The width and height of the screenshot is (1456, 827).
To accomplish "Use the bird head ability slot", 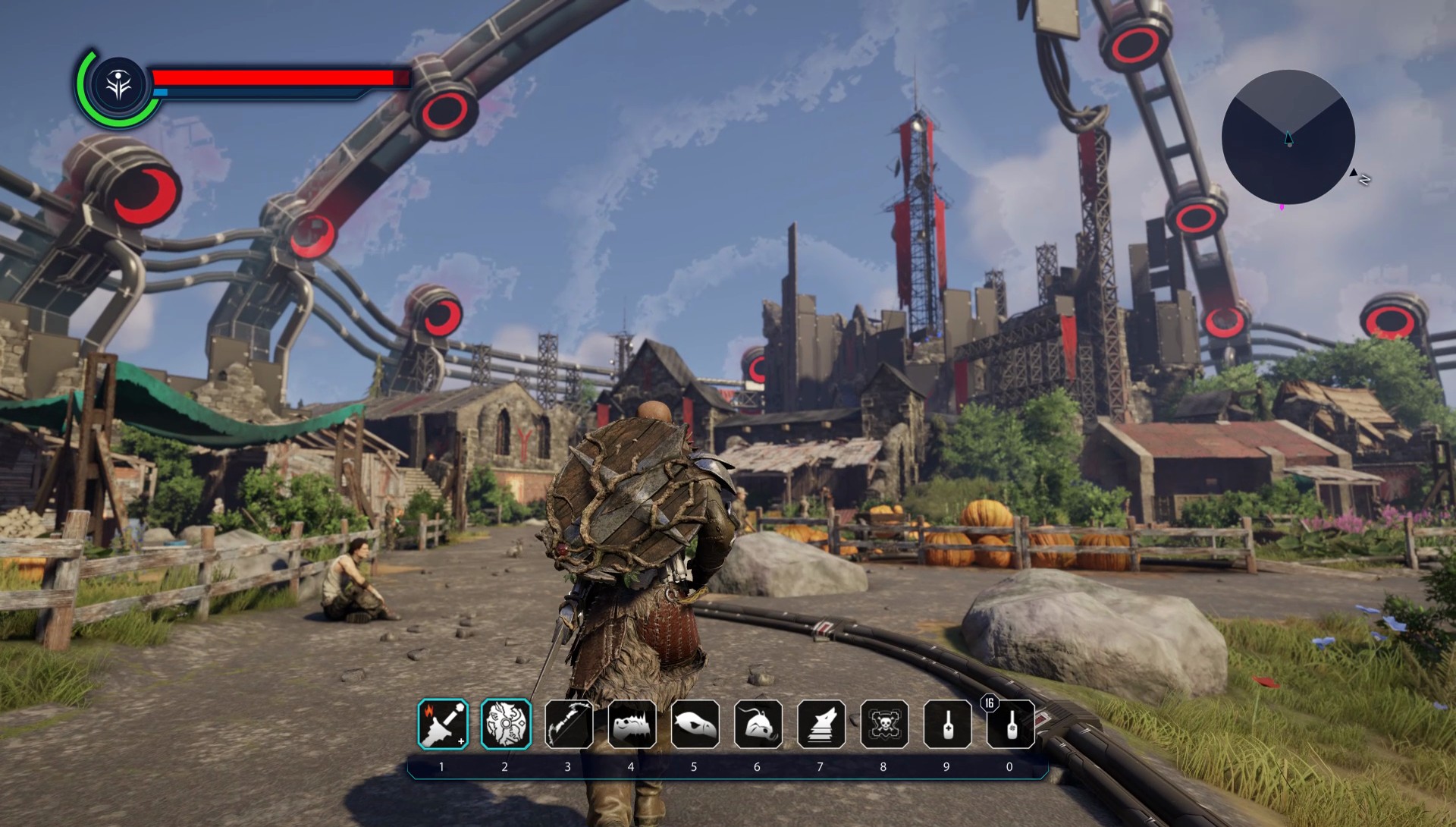I will point(695,724).
